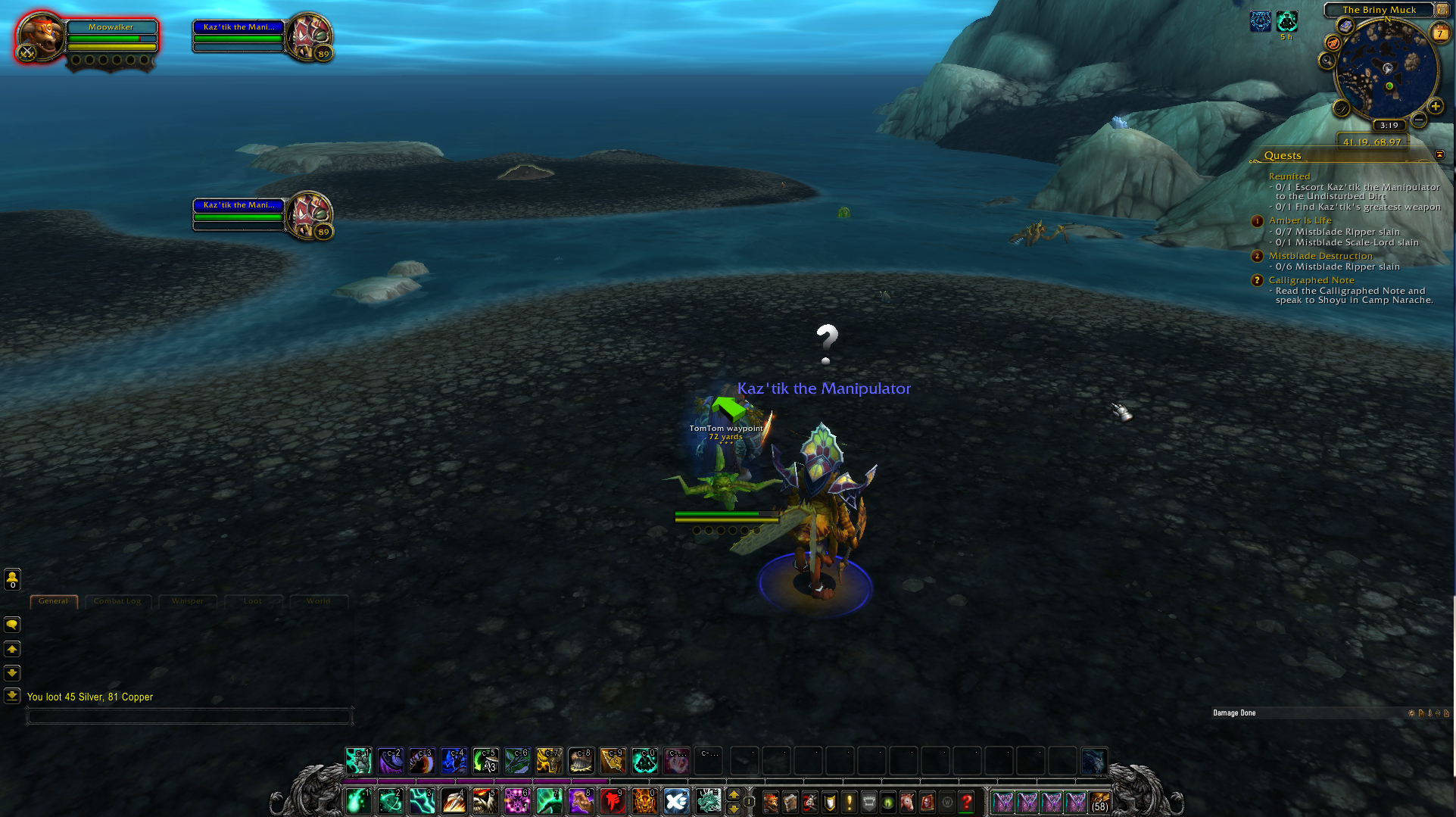Image resolution: width=1456 pixels, height=817 pixels.
Task: Open the backpack showing 58 free slots
Action: point(1099,801)
